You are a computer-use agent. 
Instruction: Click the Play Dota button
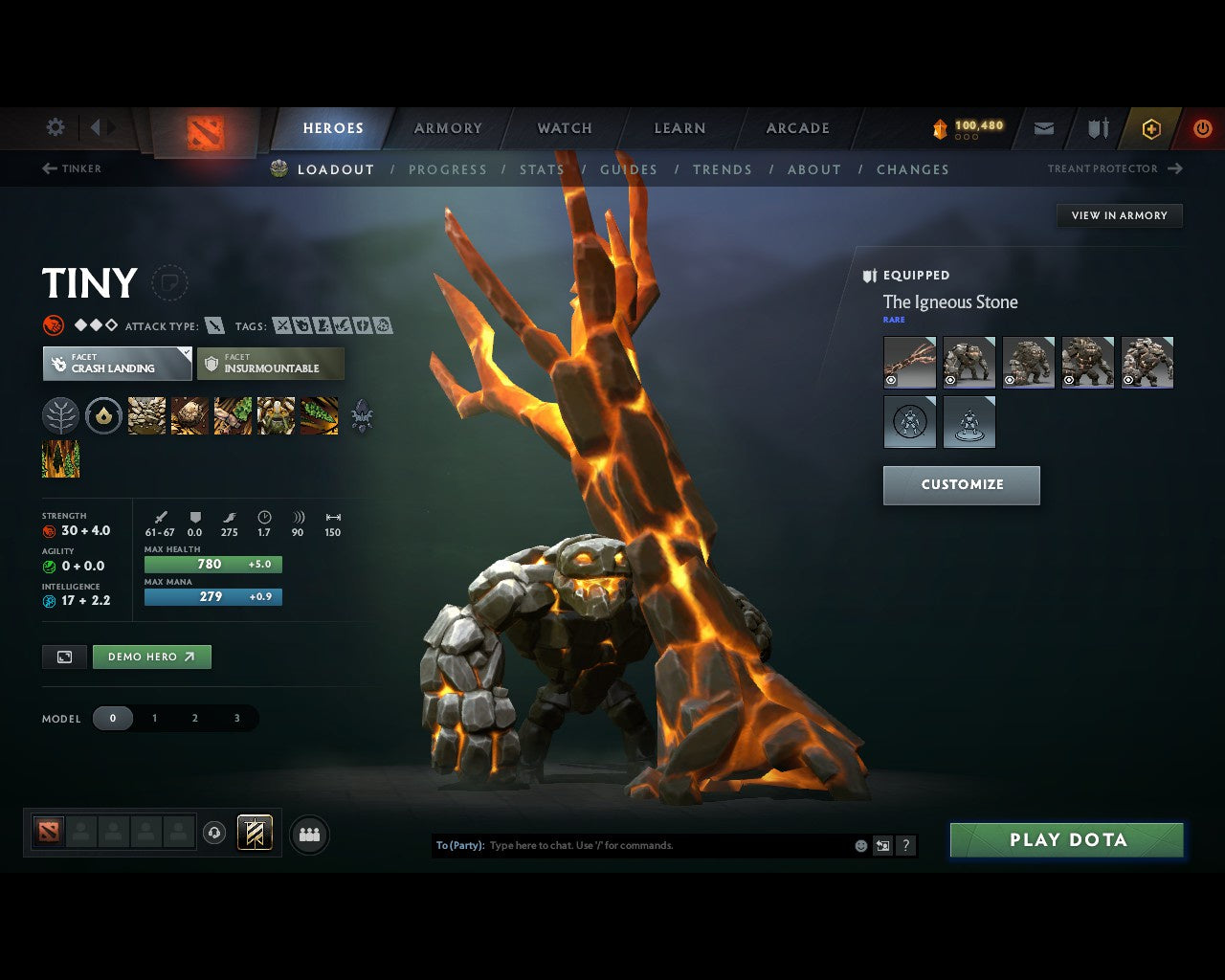(x=1066, y=839)
